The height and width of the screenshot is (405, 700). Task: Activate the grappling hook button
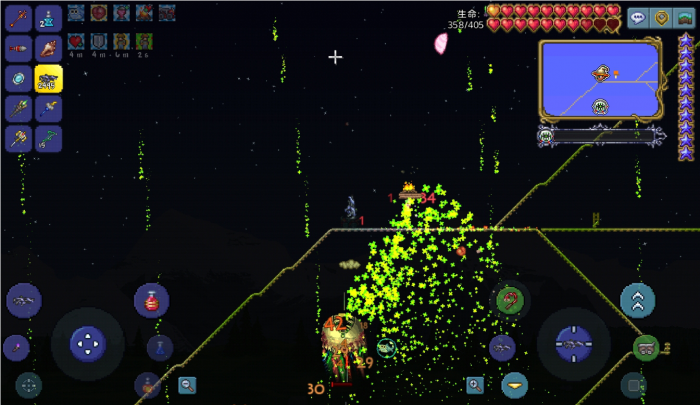[511, 298]
